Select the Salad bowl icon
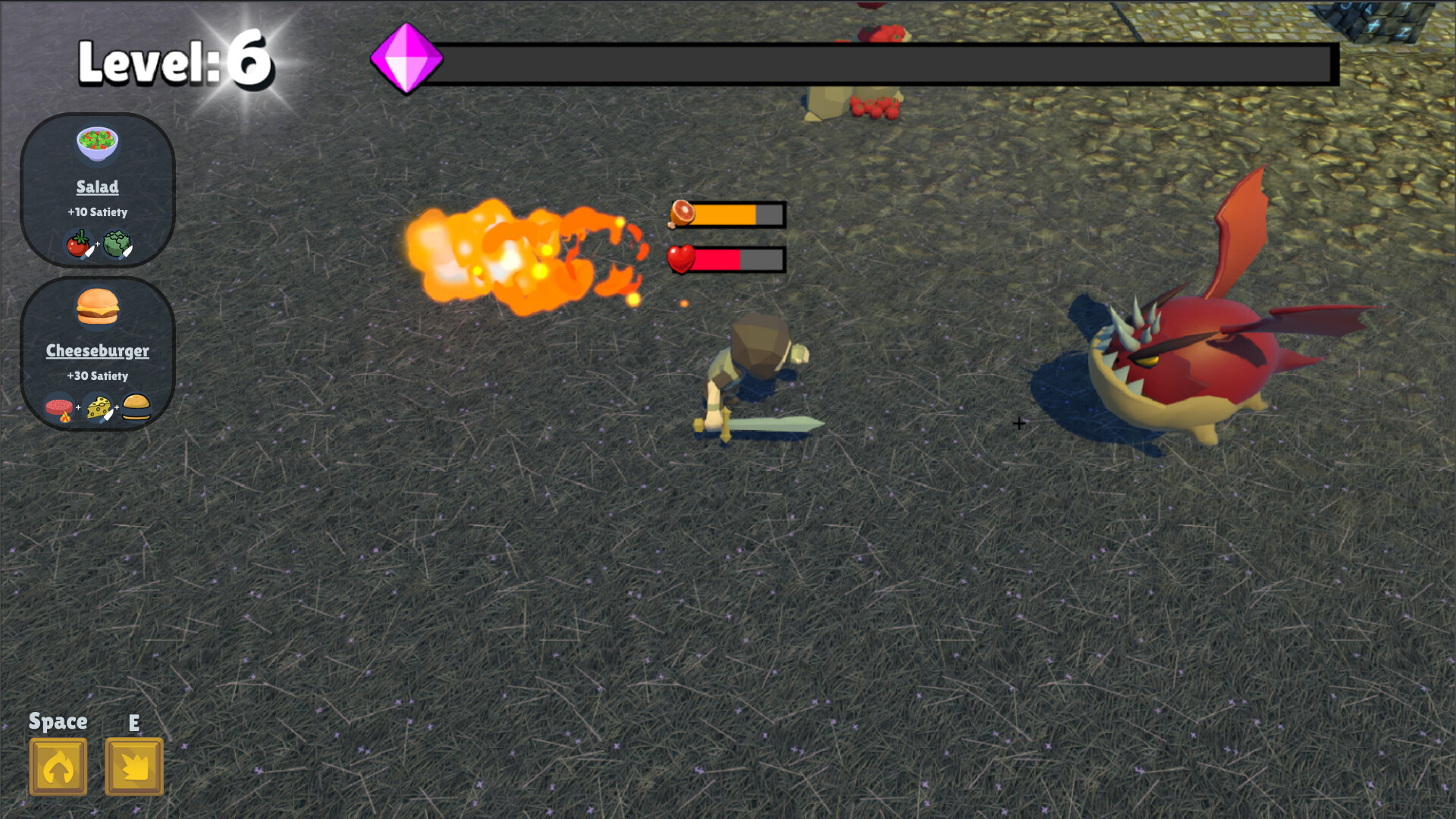The width and height of the screenshot is (1456, 819). (97, 144)
